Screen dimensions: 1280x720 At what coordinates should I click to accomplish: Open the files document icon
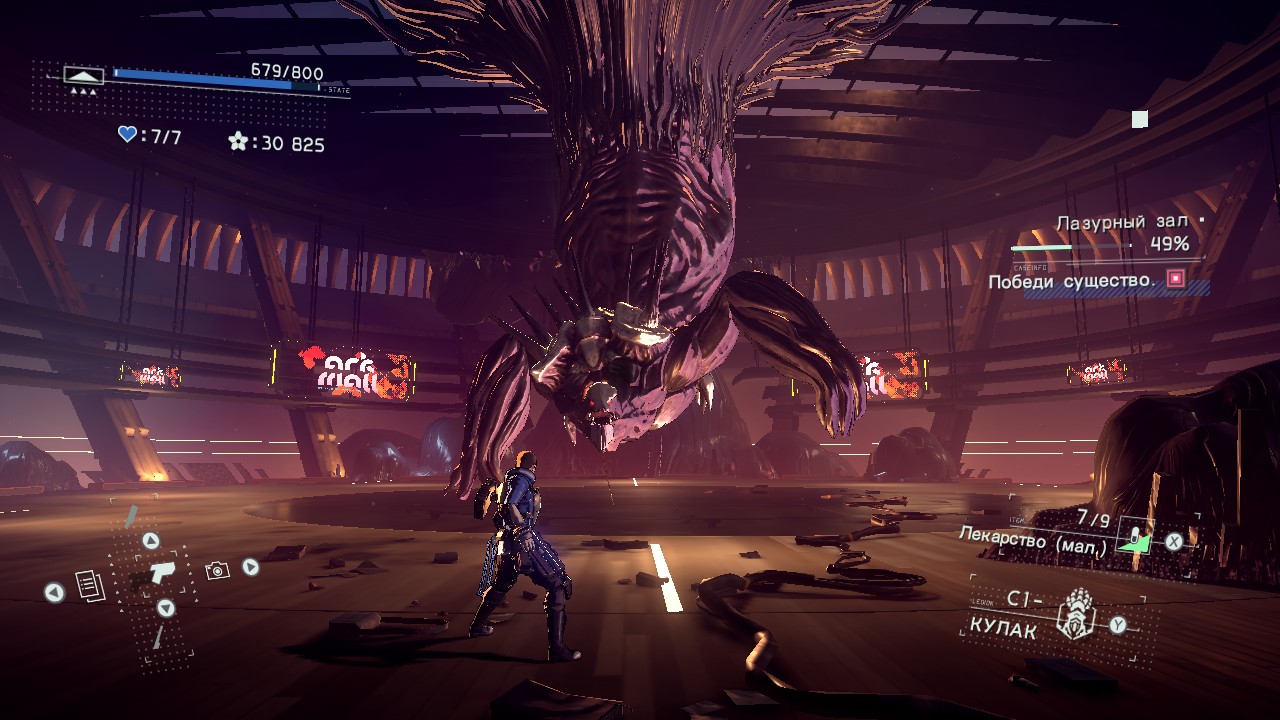(90, 587)
